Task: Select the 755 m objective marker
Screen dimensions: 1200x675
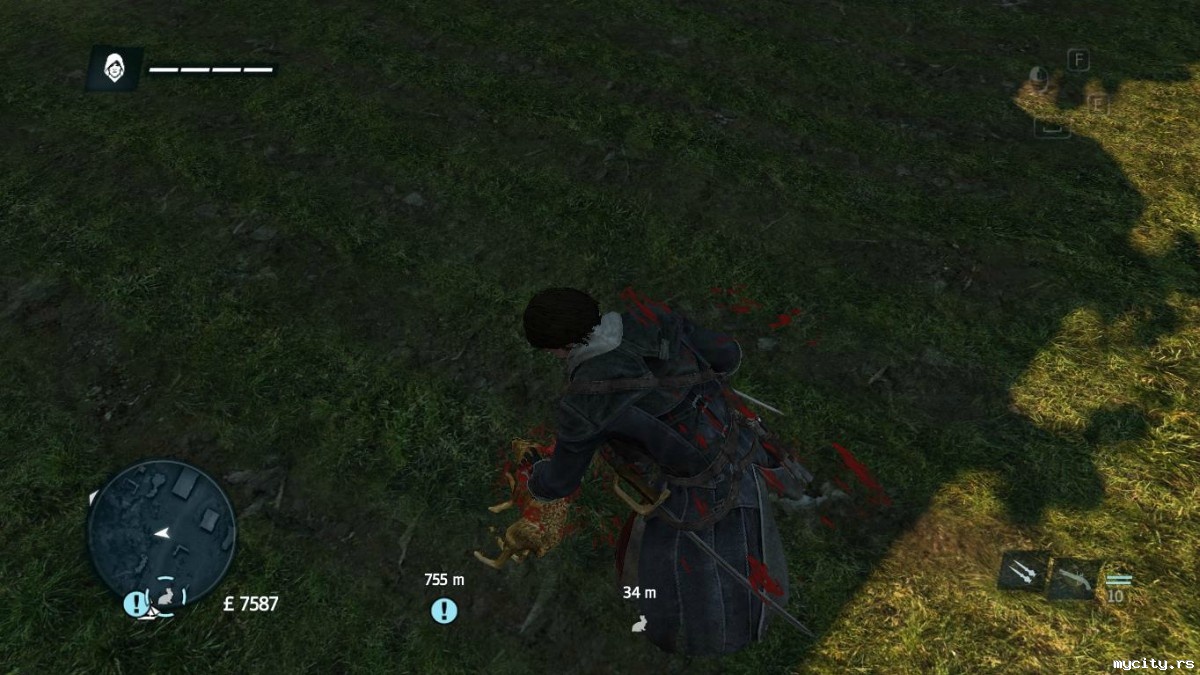Action: [x=444, y=610]
